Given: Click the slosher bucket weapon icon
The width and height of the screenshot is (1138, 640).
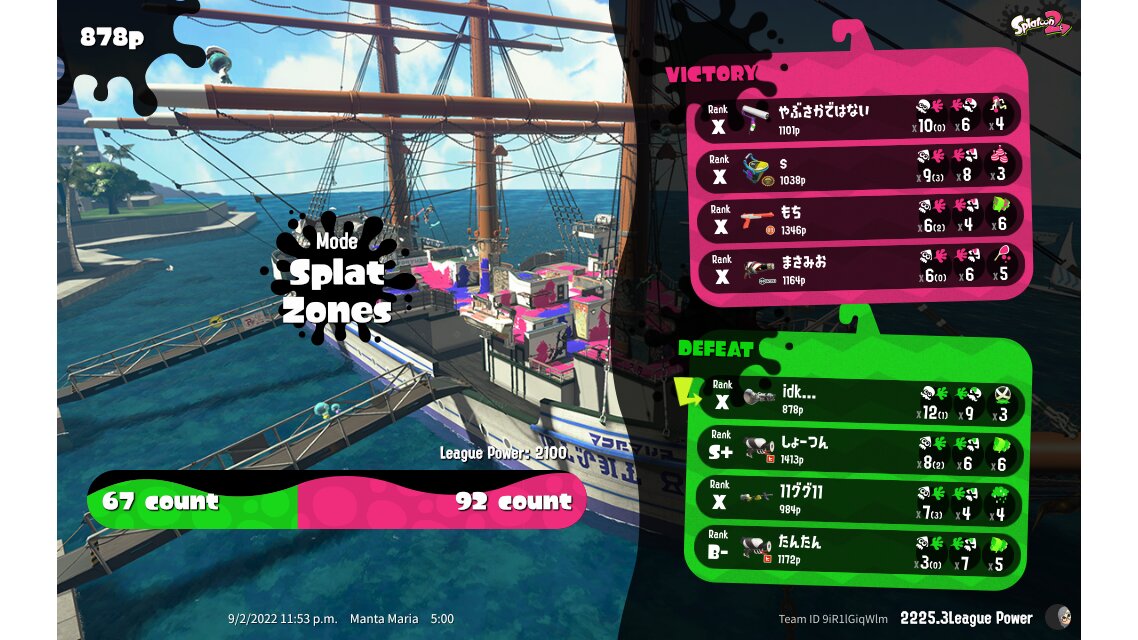Looking at the screenshot, I should click(755, 166).
